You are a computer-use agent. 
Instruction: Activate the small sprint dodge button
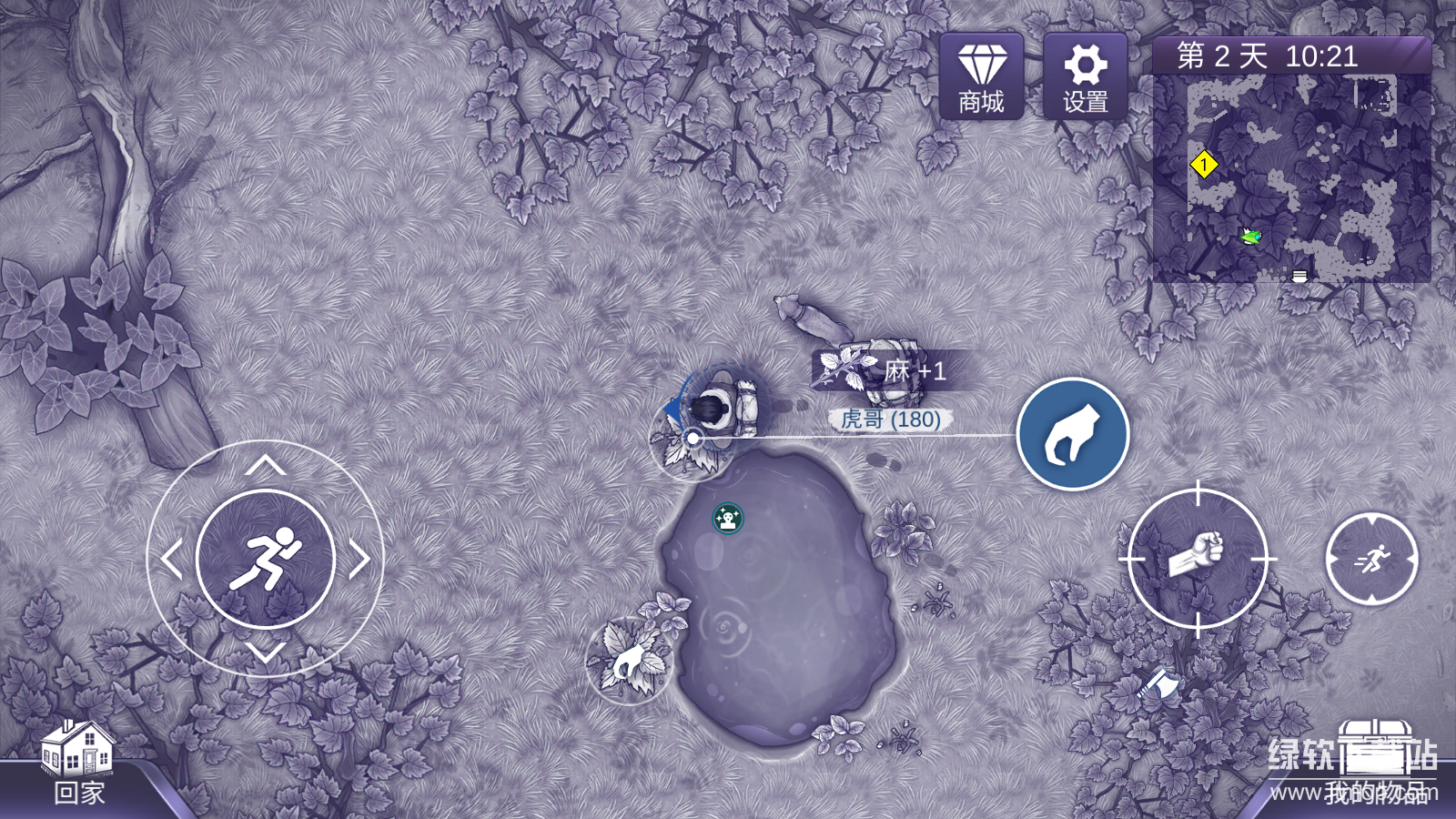1371,559
